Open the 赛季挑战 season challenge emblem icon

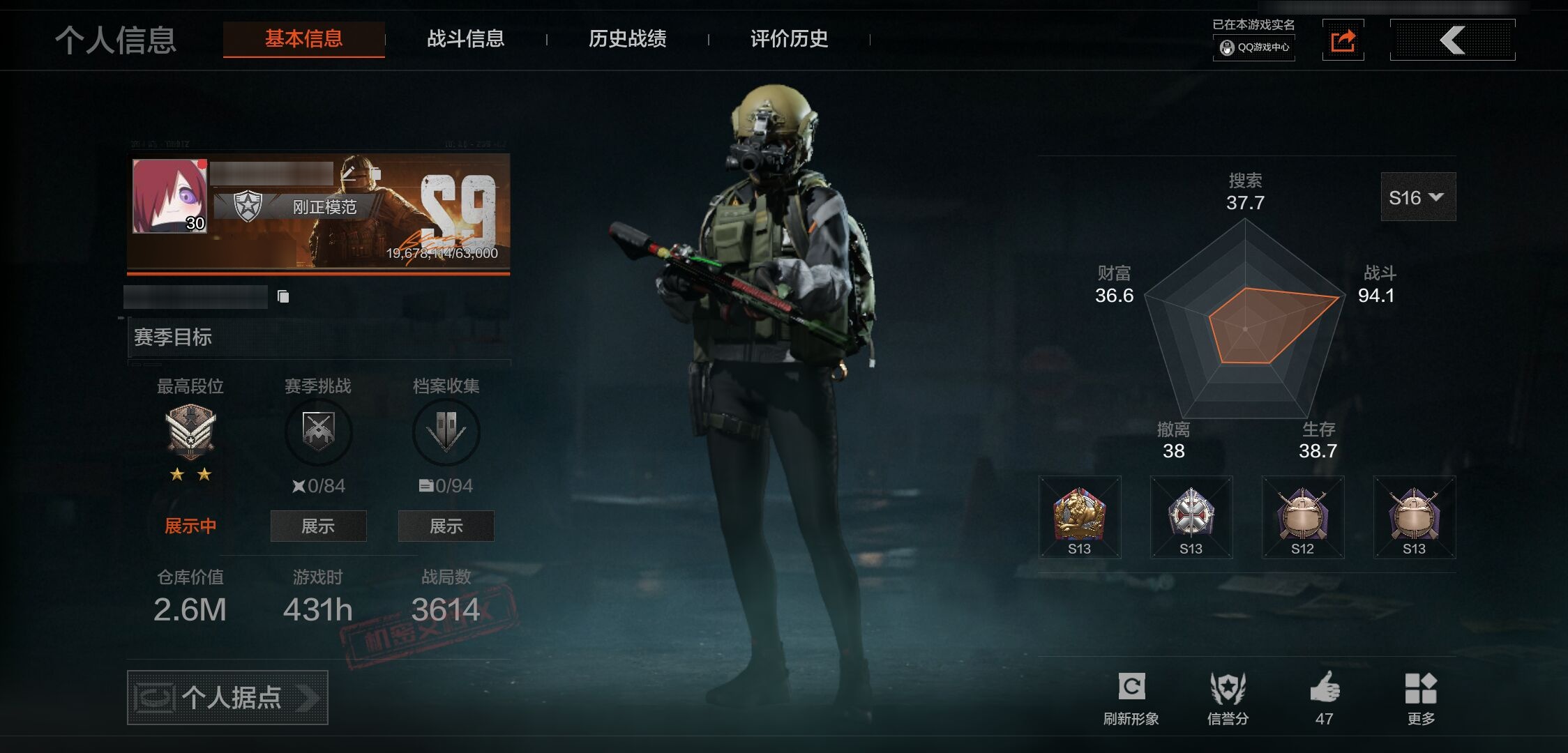[x=317, y=431]
